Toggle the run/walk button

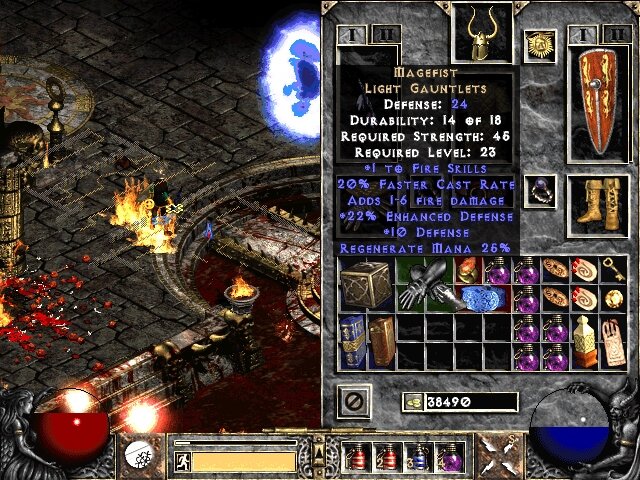[181, 461]
